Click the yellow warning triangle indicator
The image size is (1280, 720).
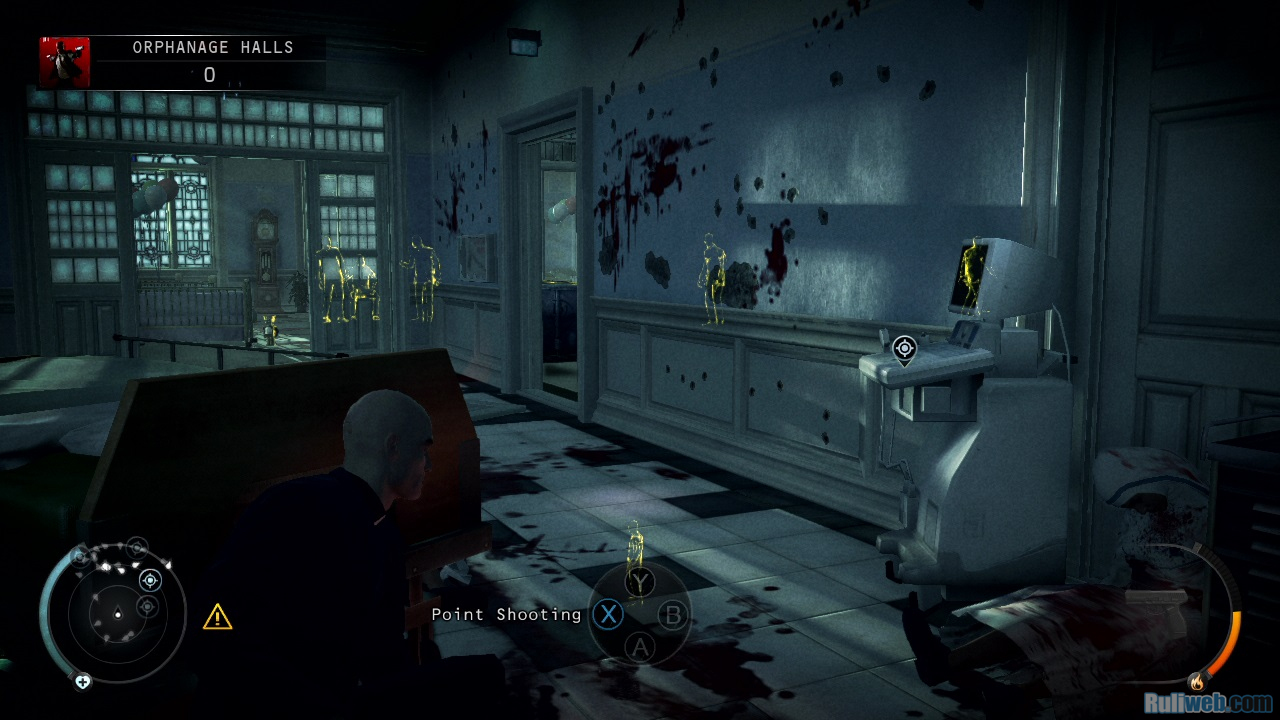point(217,617)
